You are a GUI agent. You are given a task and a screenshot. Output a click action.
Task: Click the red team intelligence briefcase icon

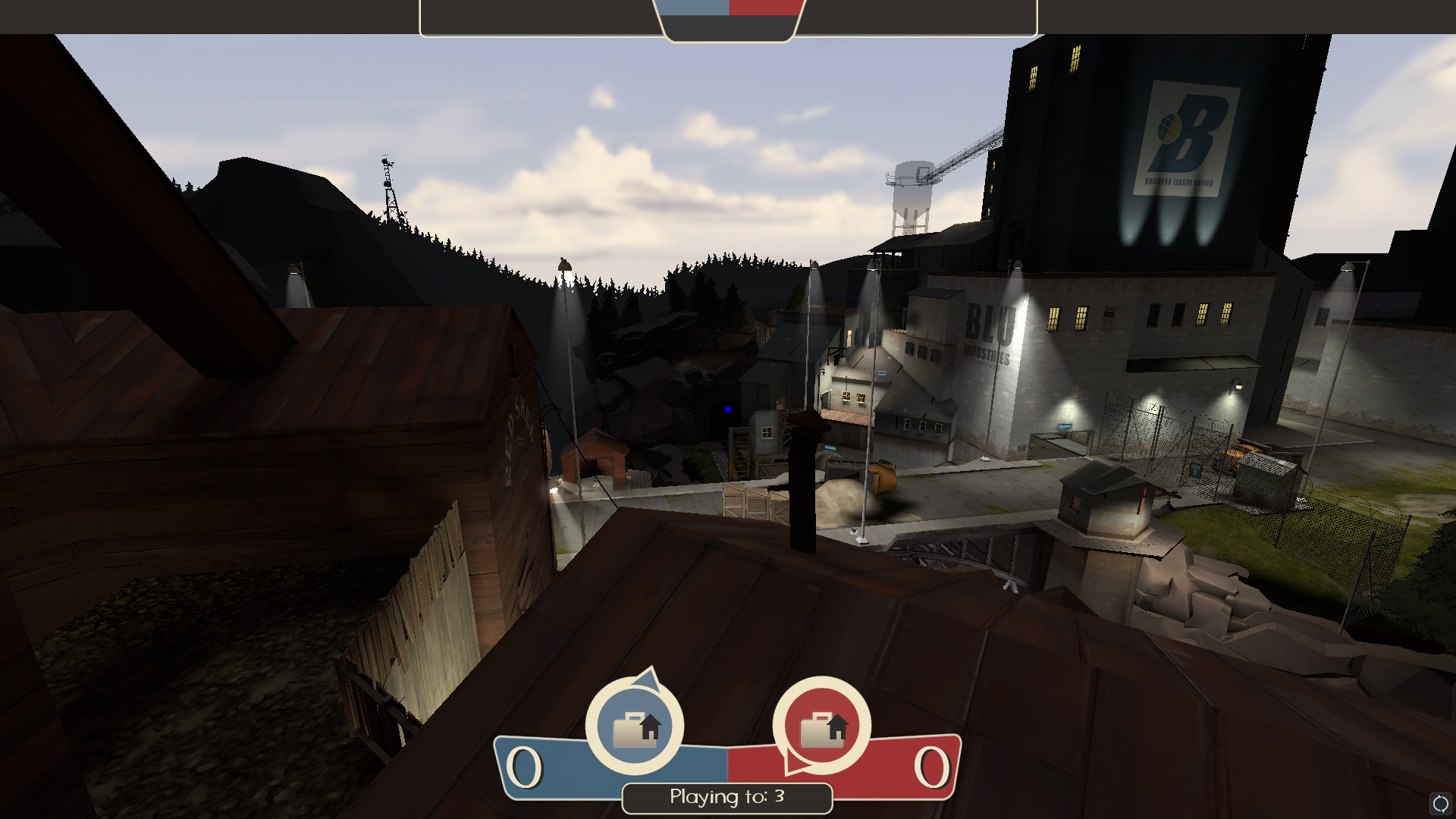[822, 727]
